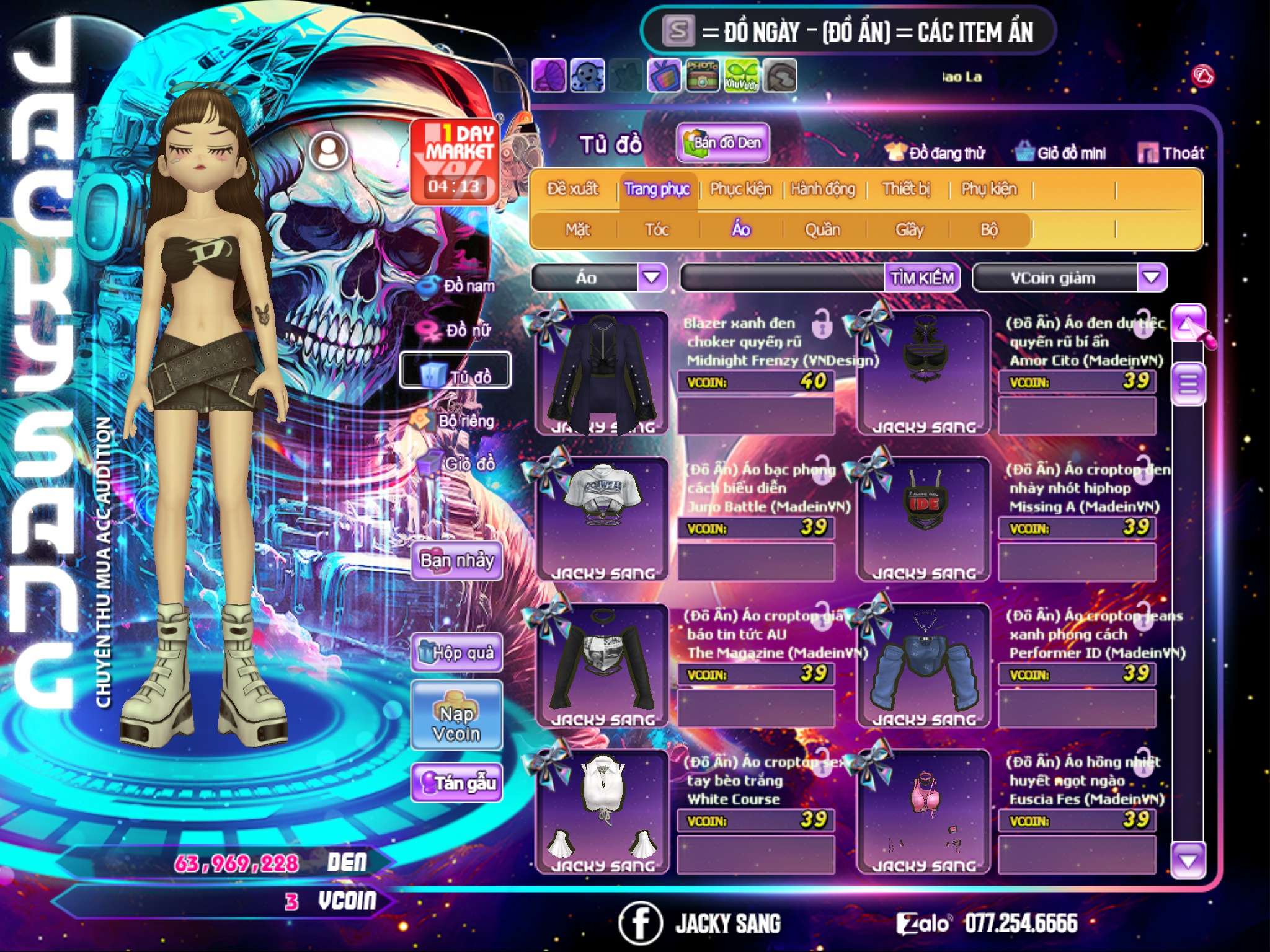Click the Bạn nhảy button
This screenshot has width=1270, height=952.
click(456, 562)
